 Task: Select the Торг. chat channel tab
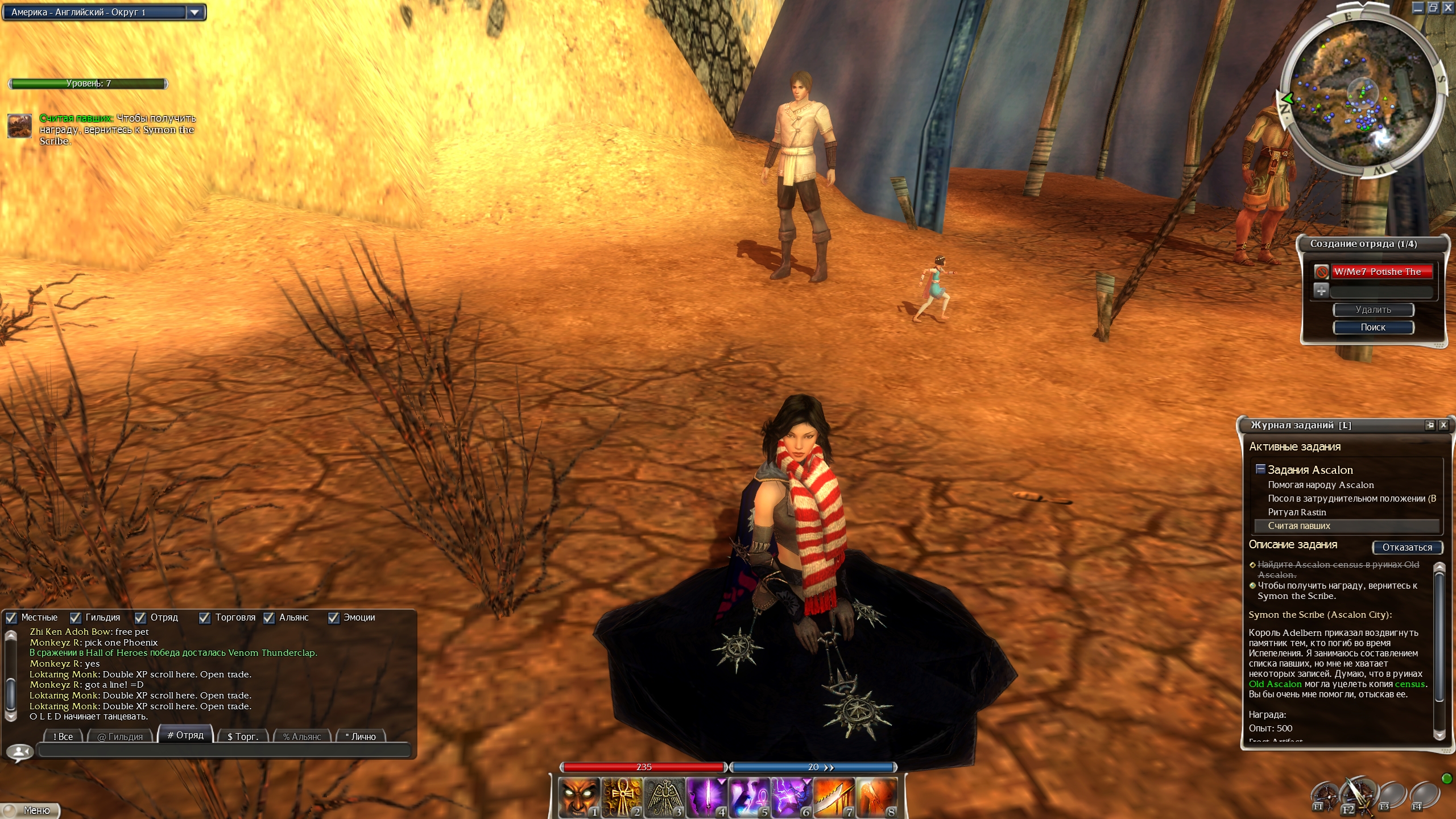(x=243, y=736)
